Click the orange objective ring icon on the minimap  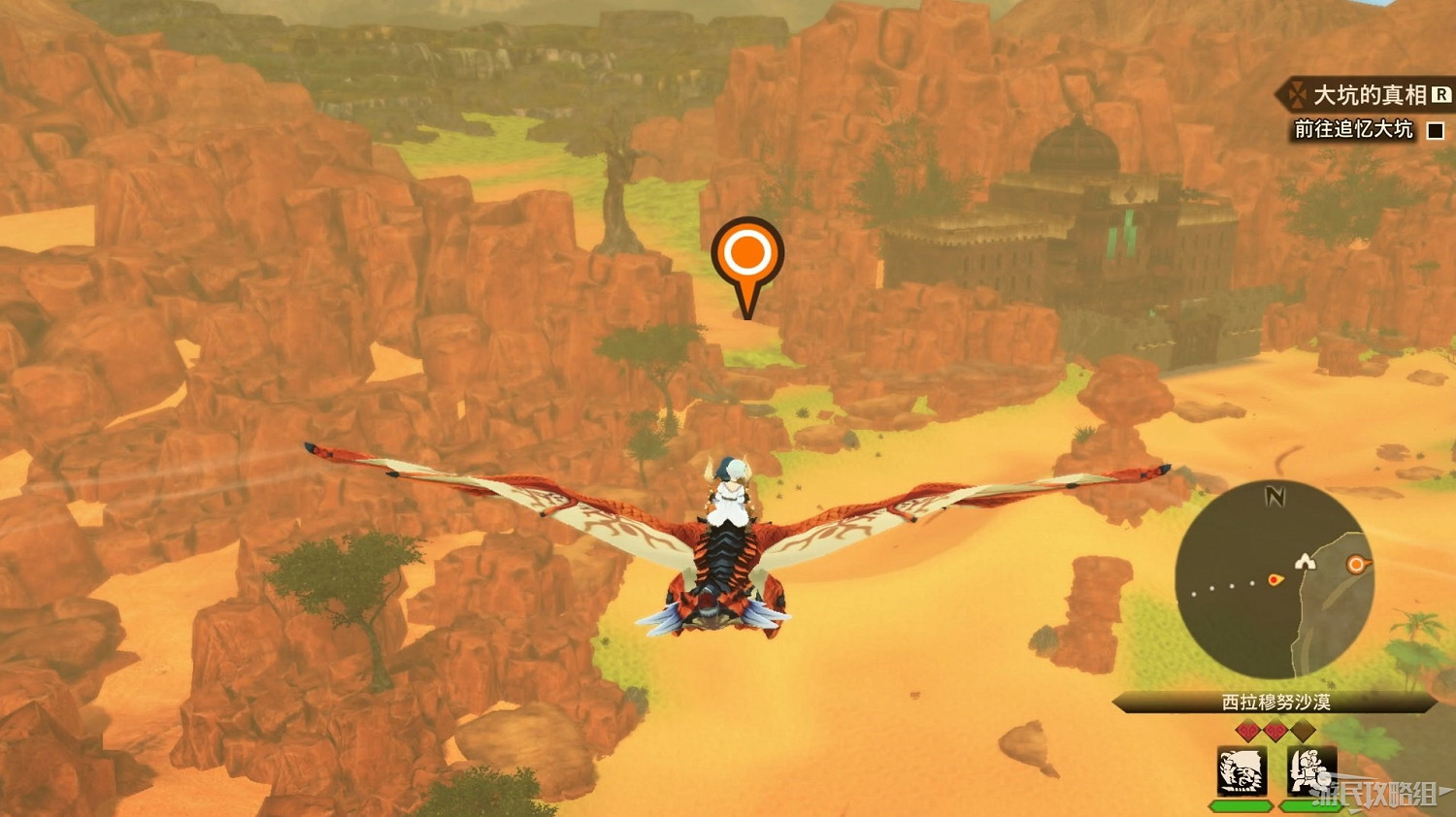pos(1355,563)
